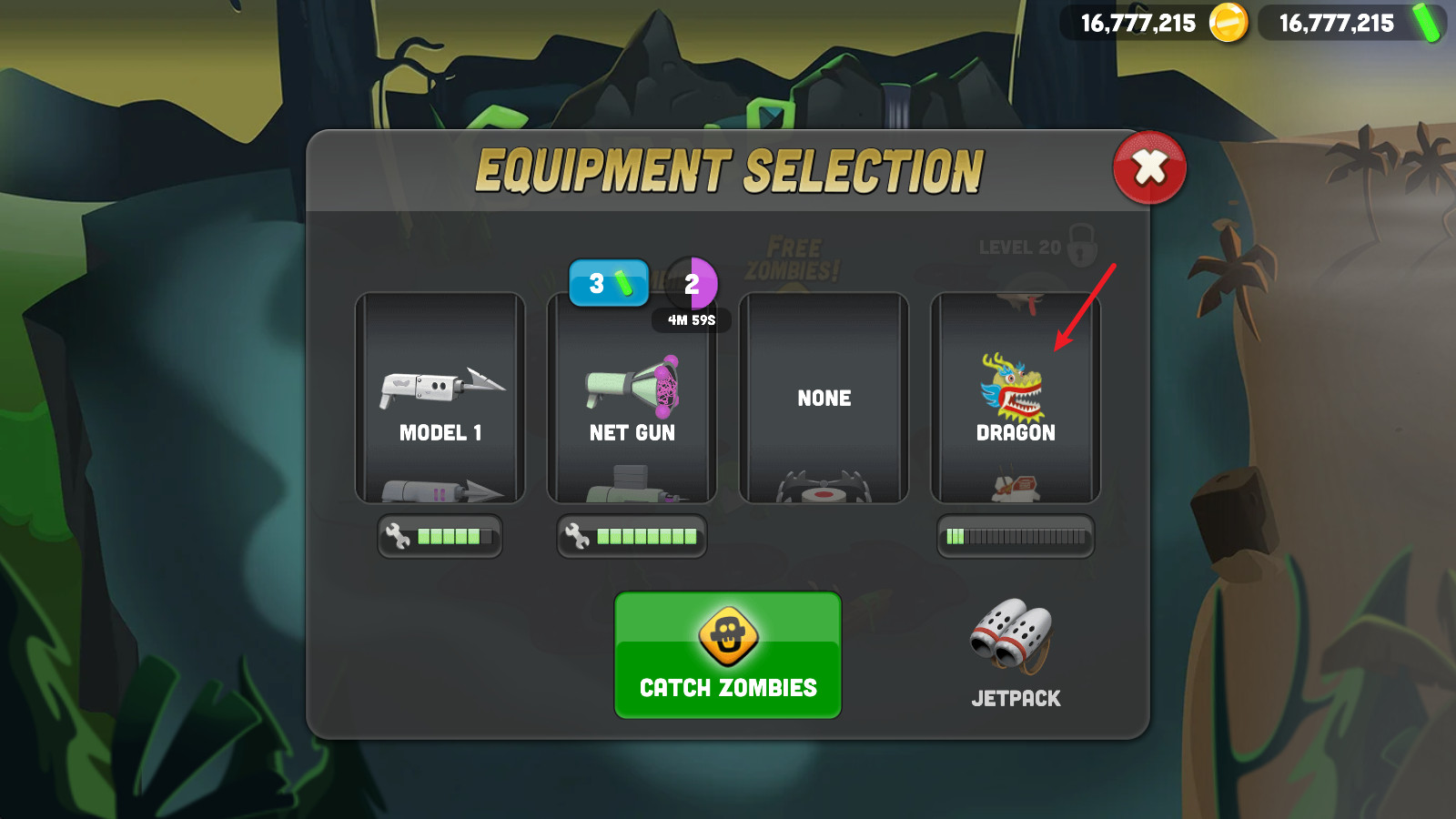This screenshot has height=819, width=1456.
Task: Tap the Dragon's striped progress bar
Action: (x=1016, y=536)
